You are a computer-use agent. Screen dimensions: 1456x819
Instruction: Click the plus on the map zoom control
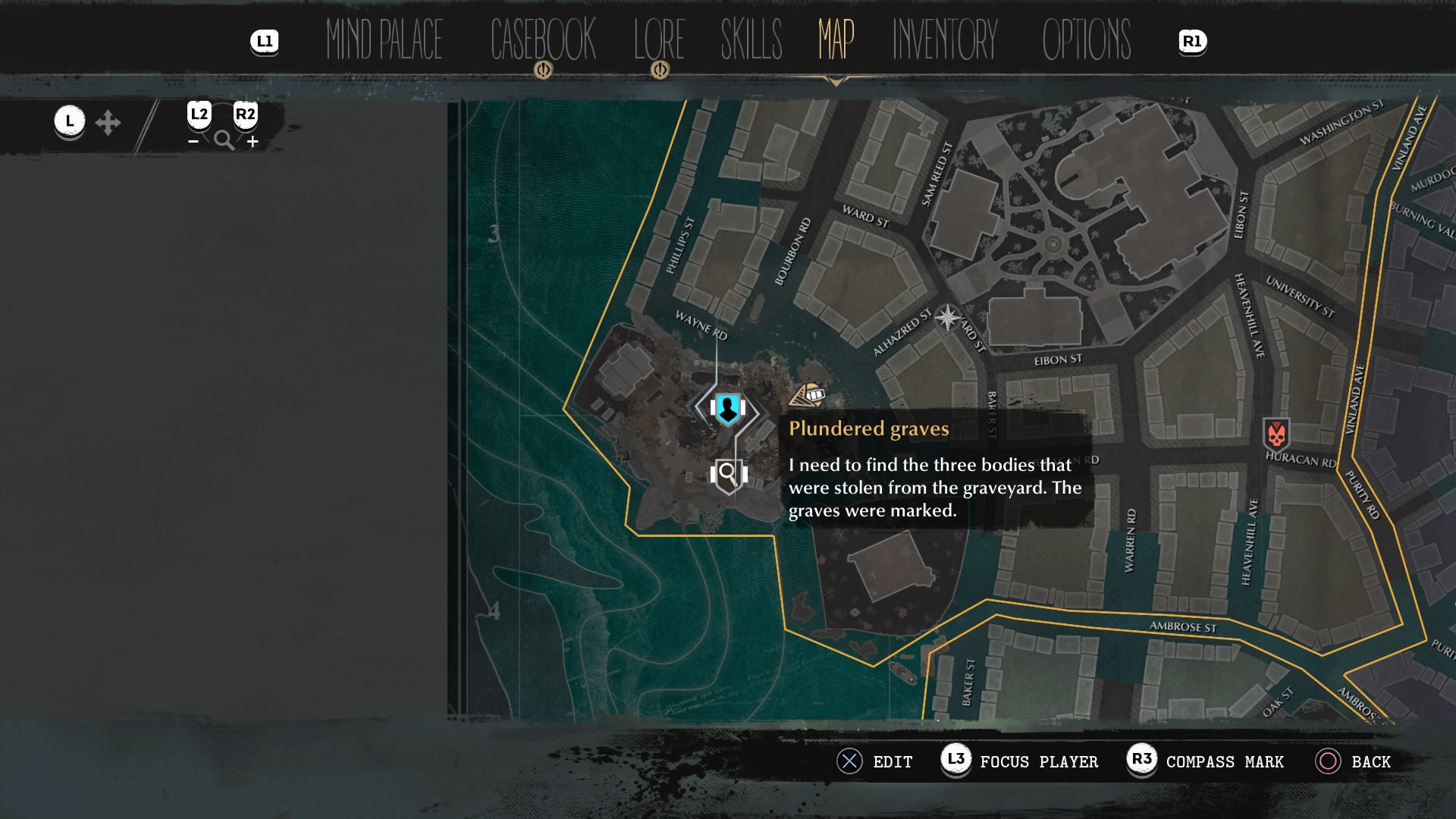tap(253, 141)
